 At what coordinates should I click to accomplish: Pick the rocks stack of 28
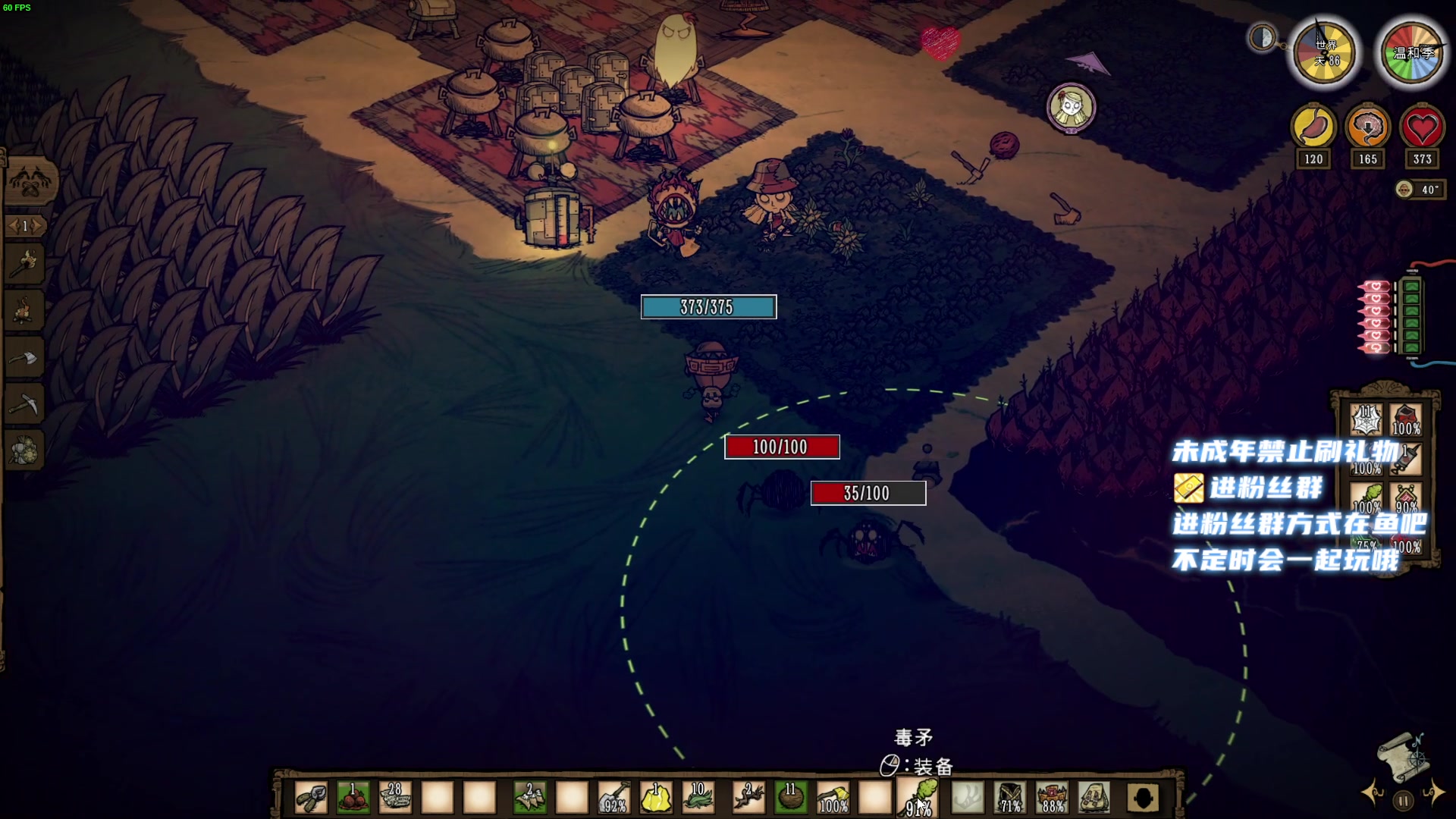click(394, 798)
